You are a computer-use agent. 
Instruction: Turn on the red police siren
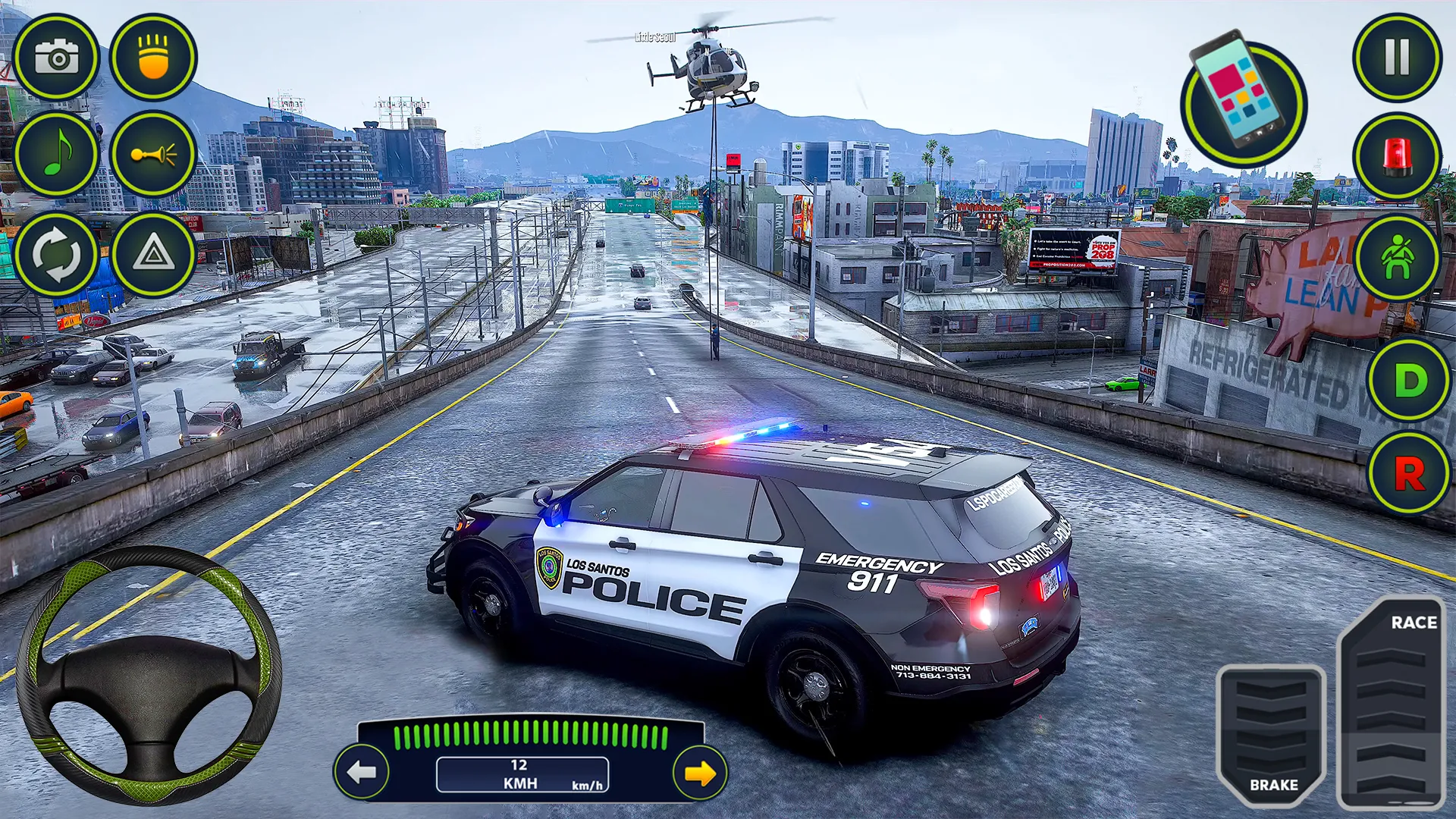click(1397, 156)
